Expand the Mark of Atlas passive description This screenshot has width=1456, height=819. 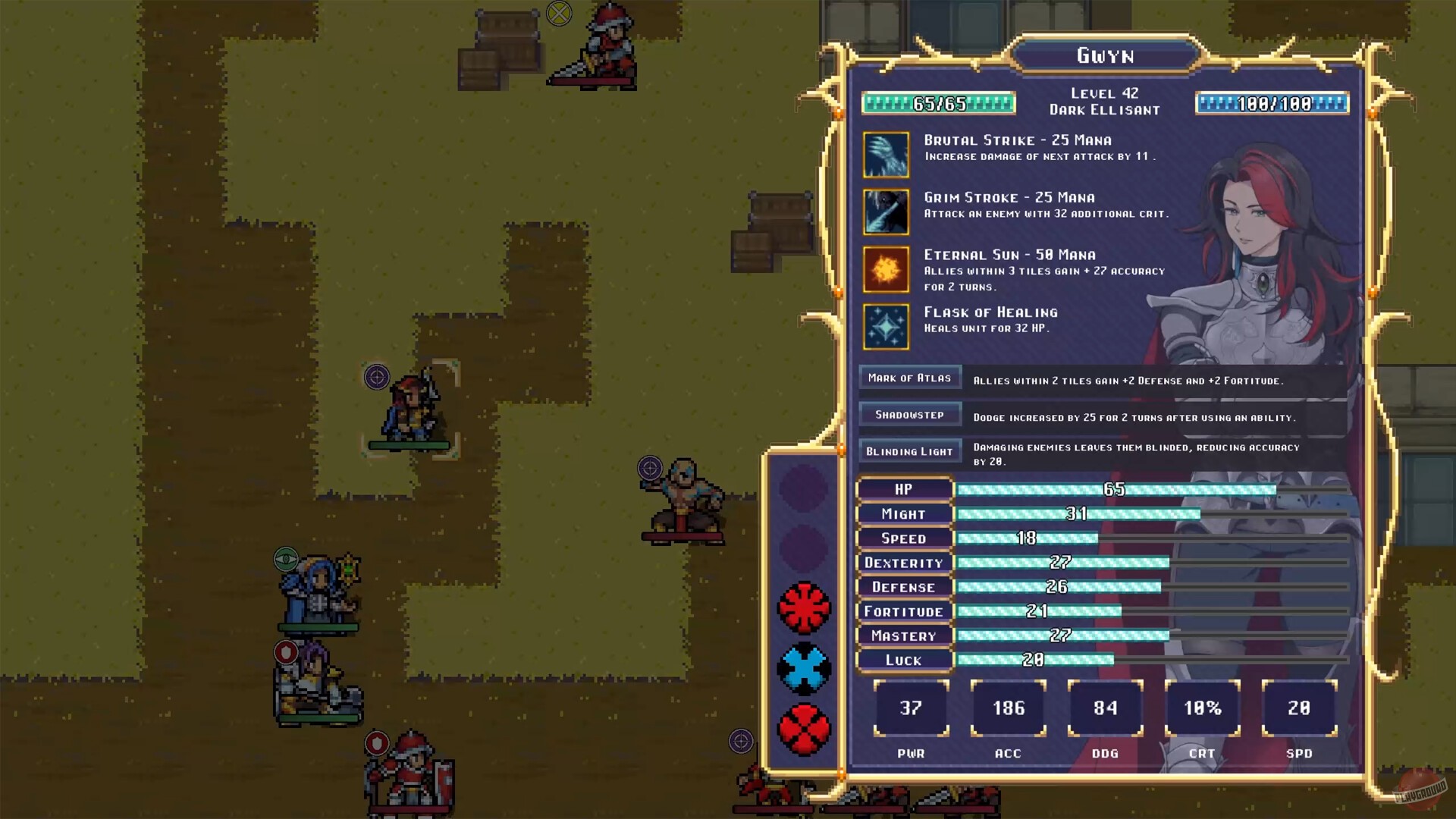coord(909,377)
